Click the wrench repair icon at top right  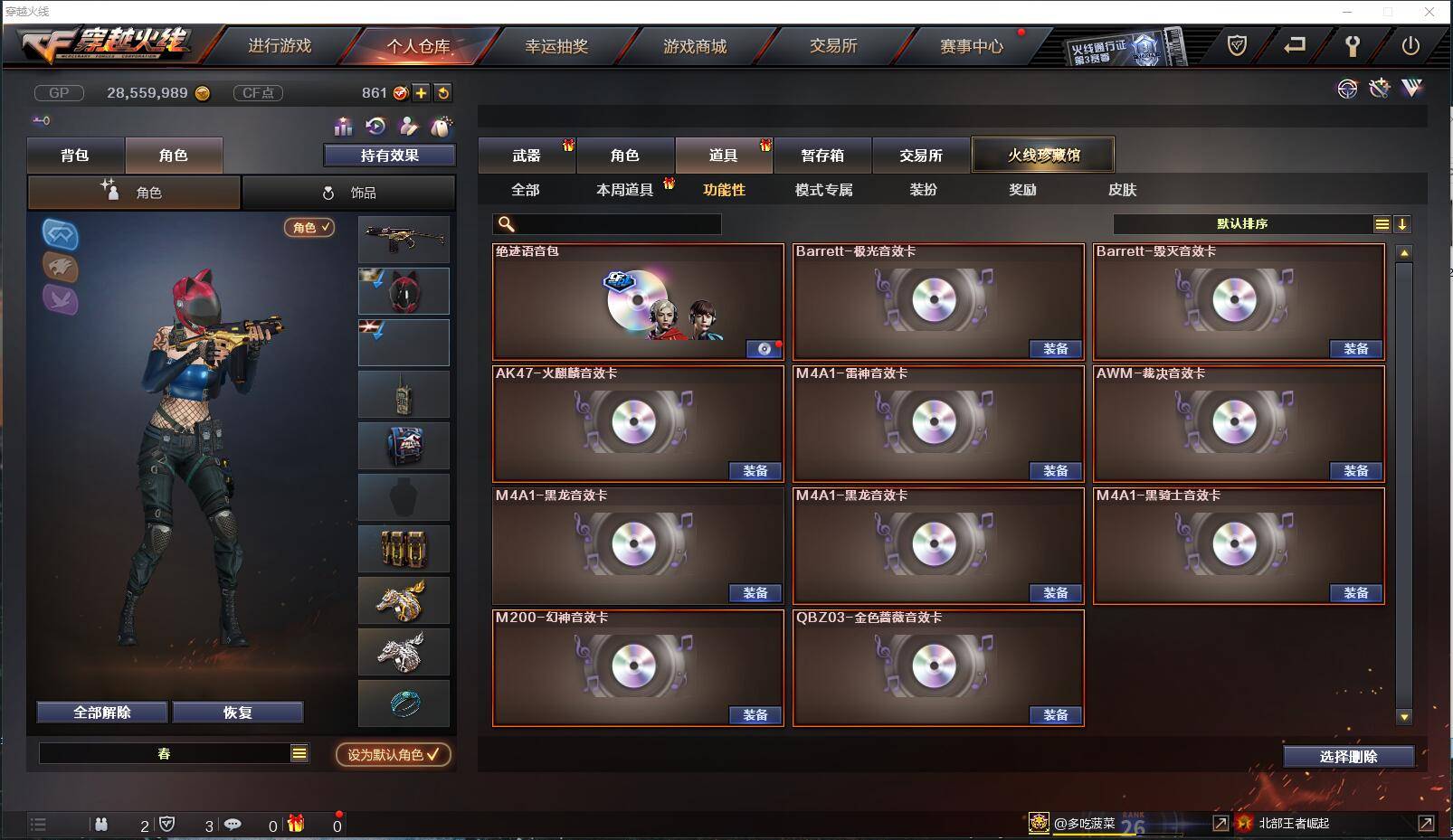click(1379, 88)
